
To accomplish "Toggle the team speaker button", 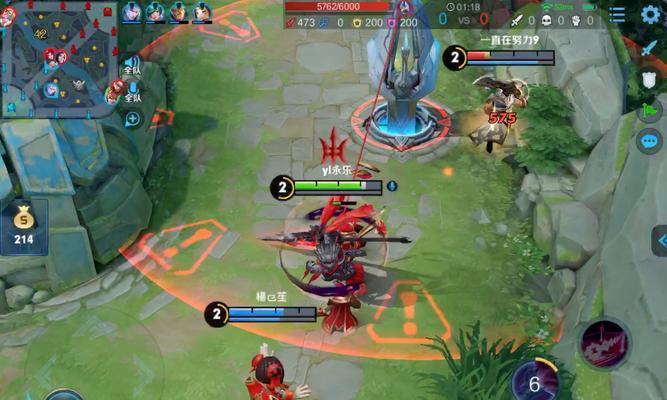I will [x=132, y=62].
